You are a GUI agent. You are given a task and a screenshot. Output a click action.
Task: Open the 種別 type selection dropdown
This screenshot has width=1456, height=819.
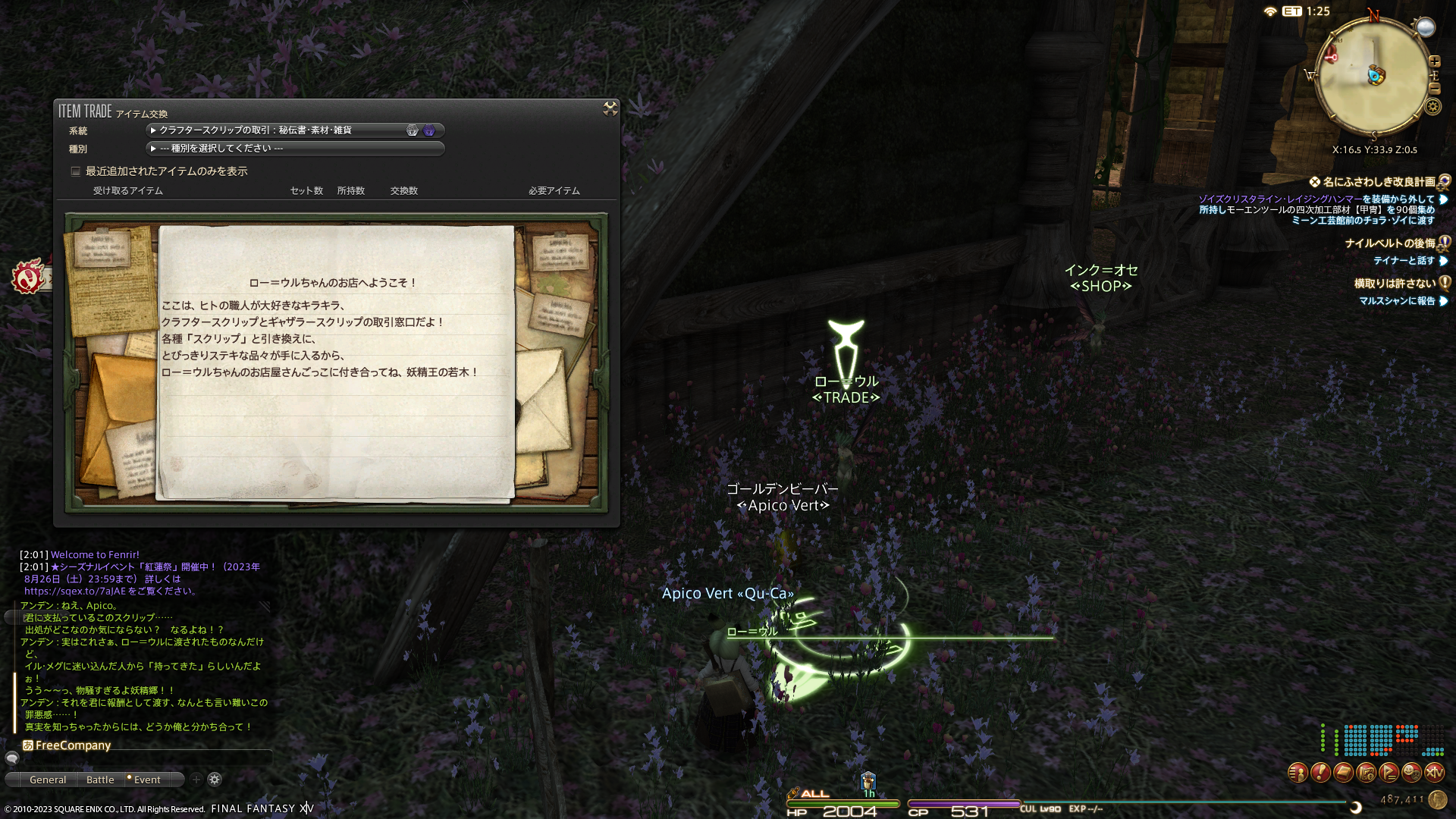294,149
